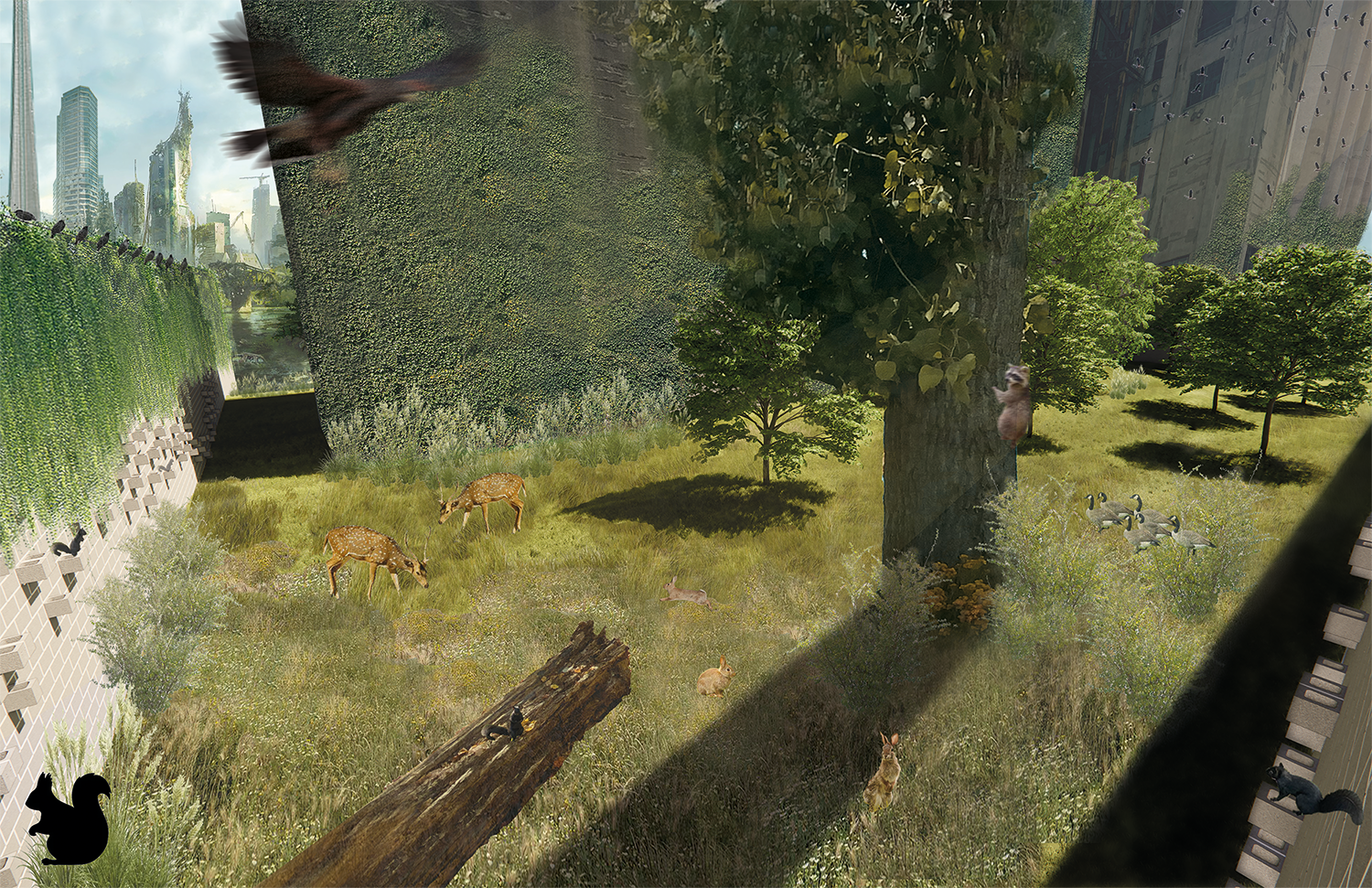Click the black squirrel silhouette icon

(x=67, y=818)
